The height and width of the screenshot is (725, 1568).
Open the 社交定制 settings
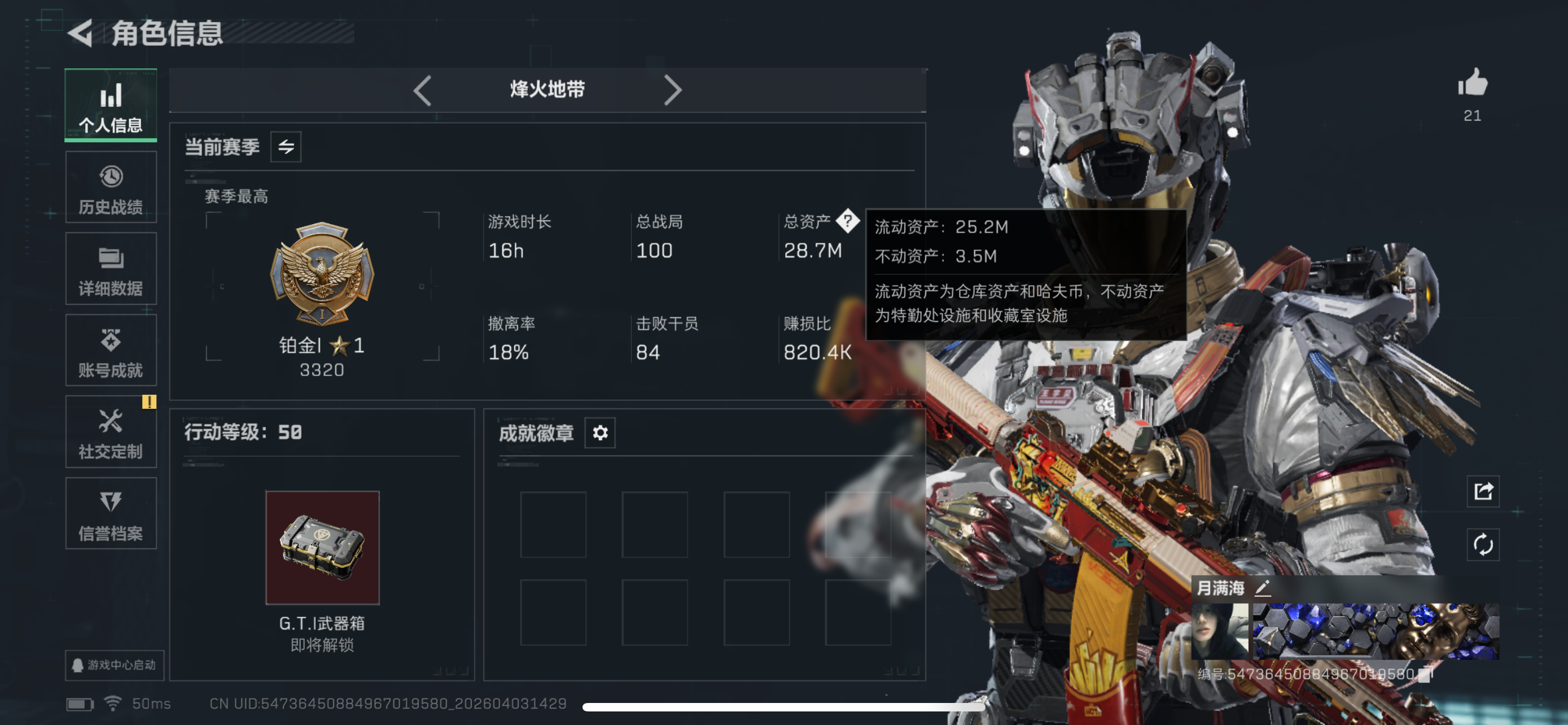111,433
